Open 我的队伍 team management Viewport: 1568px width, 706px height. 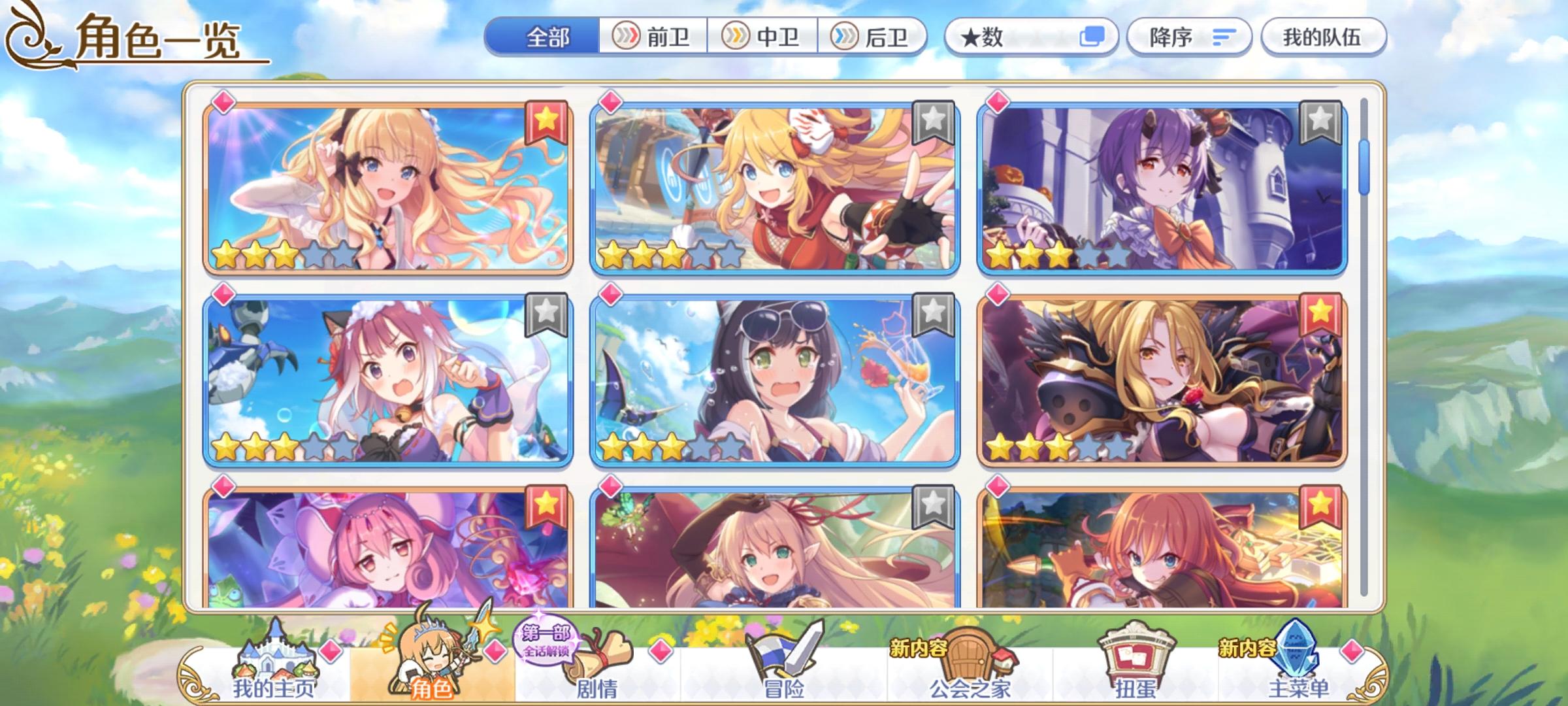pos(1323,37)
